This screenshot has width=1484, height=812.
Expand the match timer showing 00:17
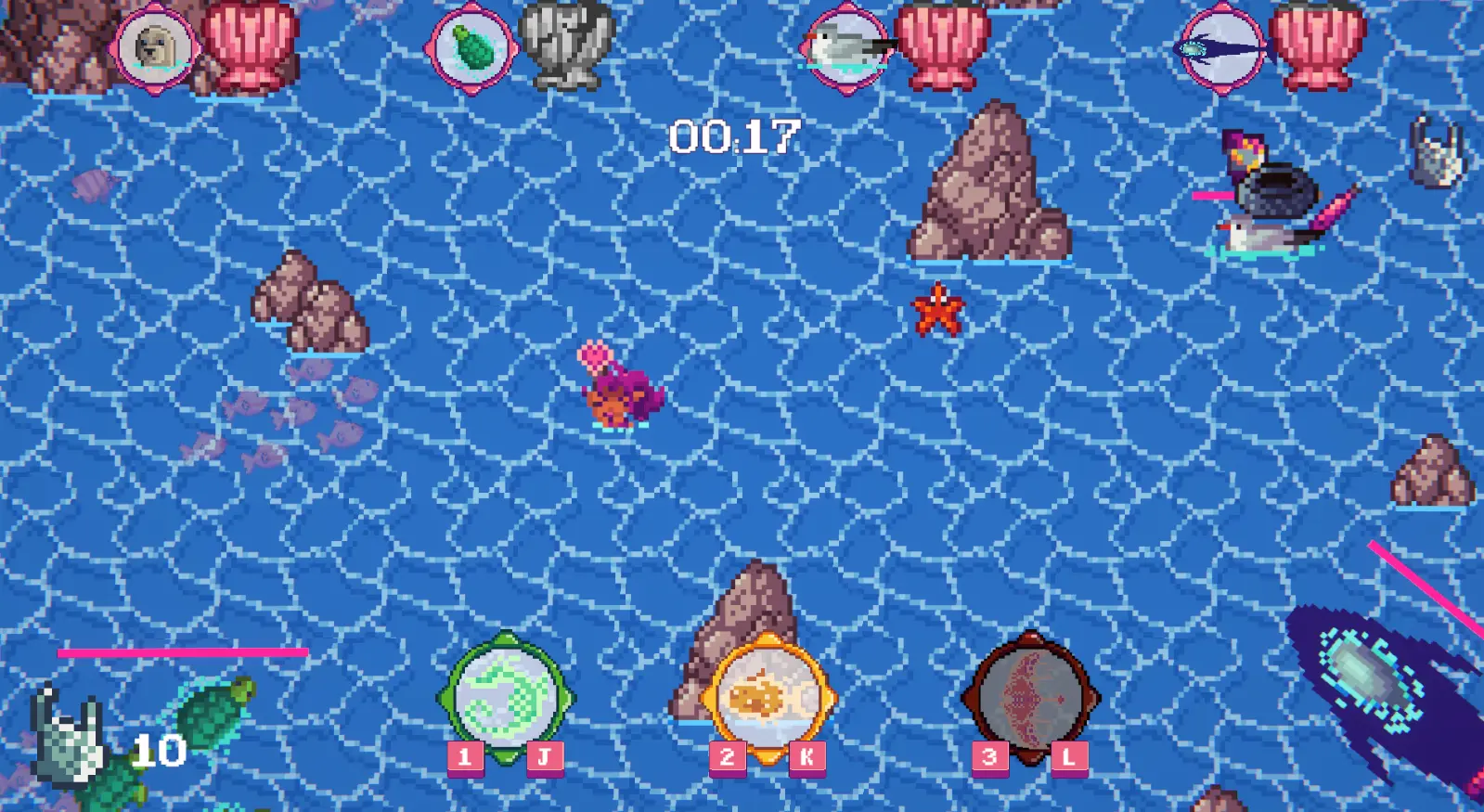tap(733, 135)
